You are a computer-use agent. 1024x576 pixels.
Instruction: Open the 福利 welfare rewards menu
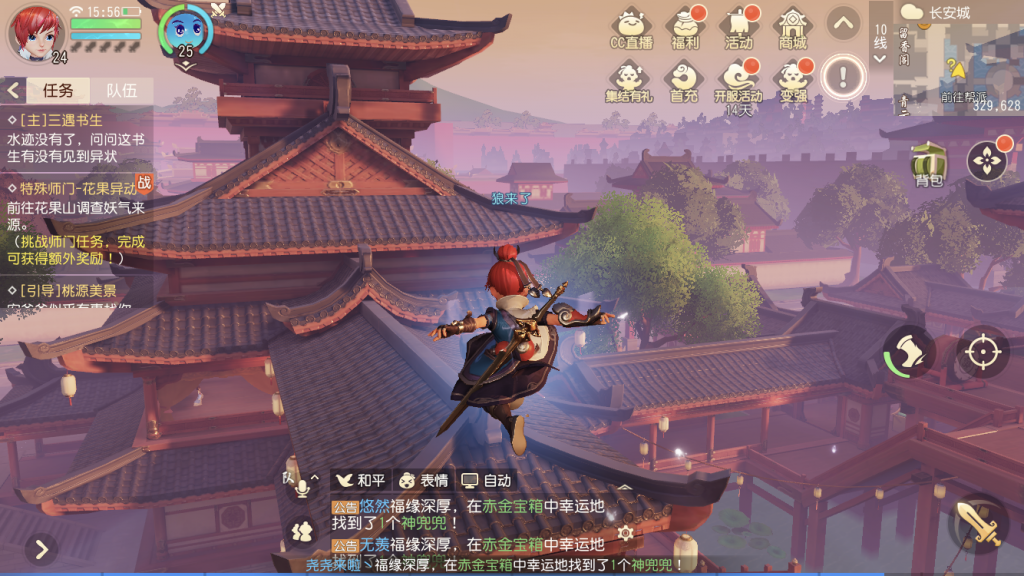(685, 27)
